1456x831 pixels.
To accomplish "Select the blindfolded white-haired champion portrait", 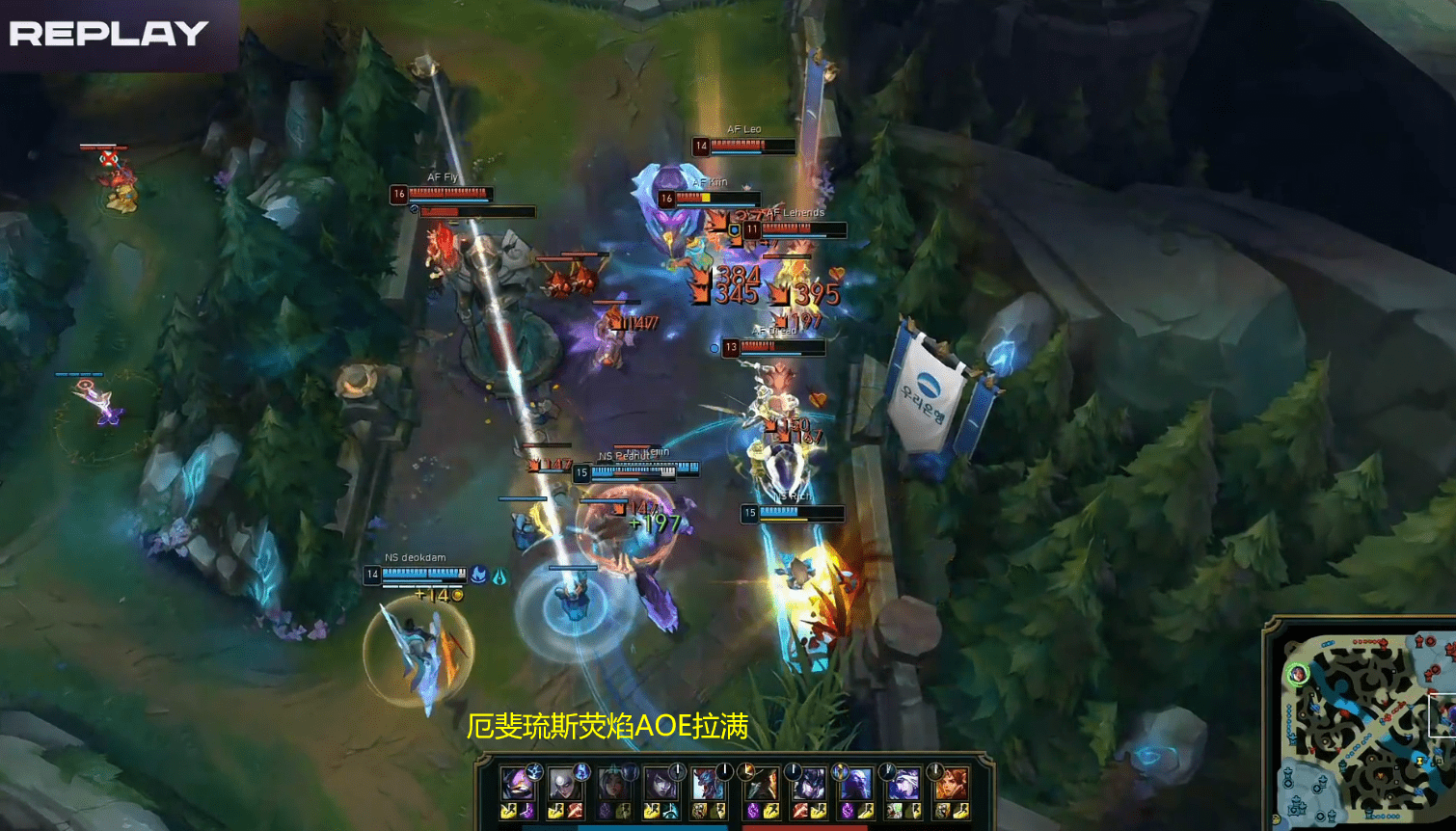I will (903, 784).
